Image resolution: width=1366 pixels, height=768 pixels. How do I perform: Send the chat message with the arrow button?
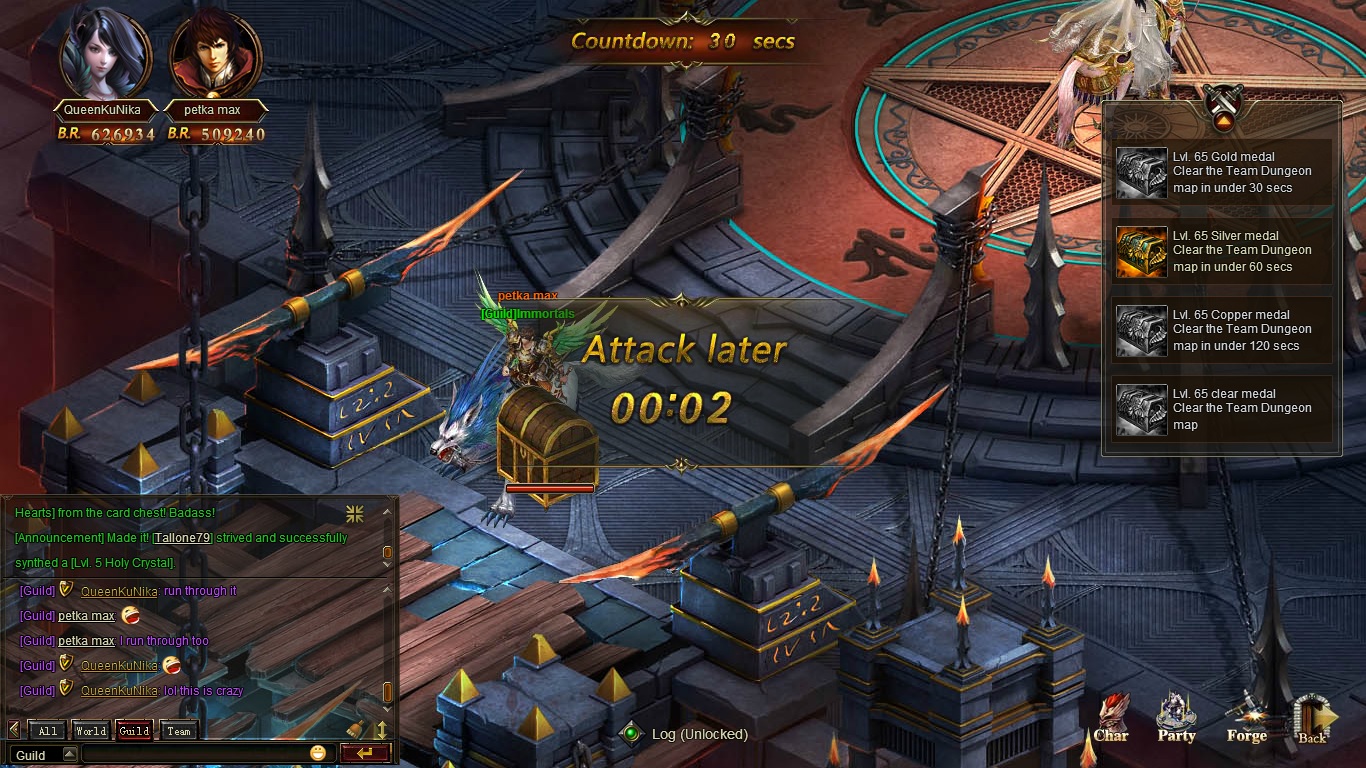point(364,754)
